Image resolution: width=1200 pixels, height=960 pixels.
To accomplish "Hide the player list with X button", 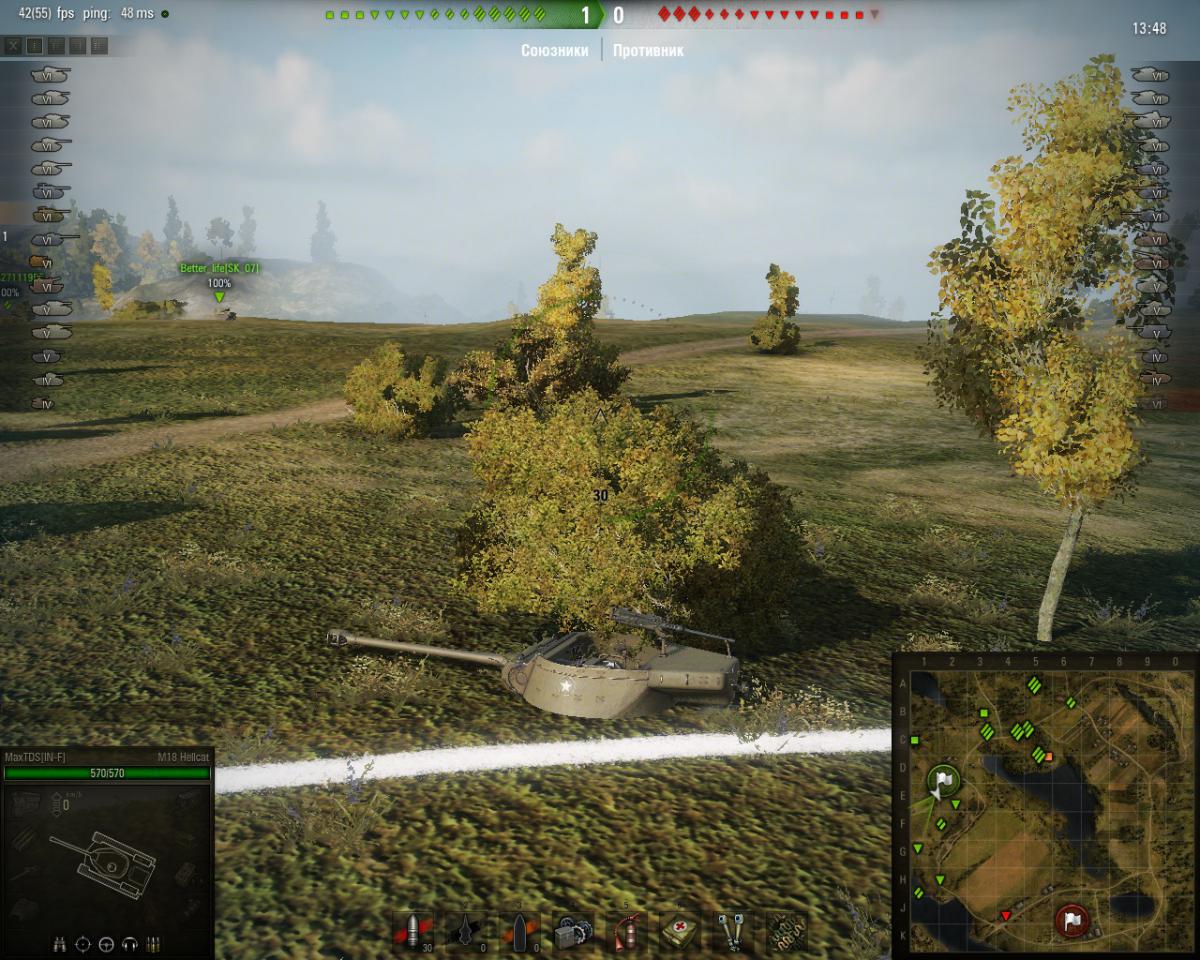I will point(12,45).
